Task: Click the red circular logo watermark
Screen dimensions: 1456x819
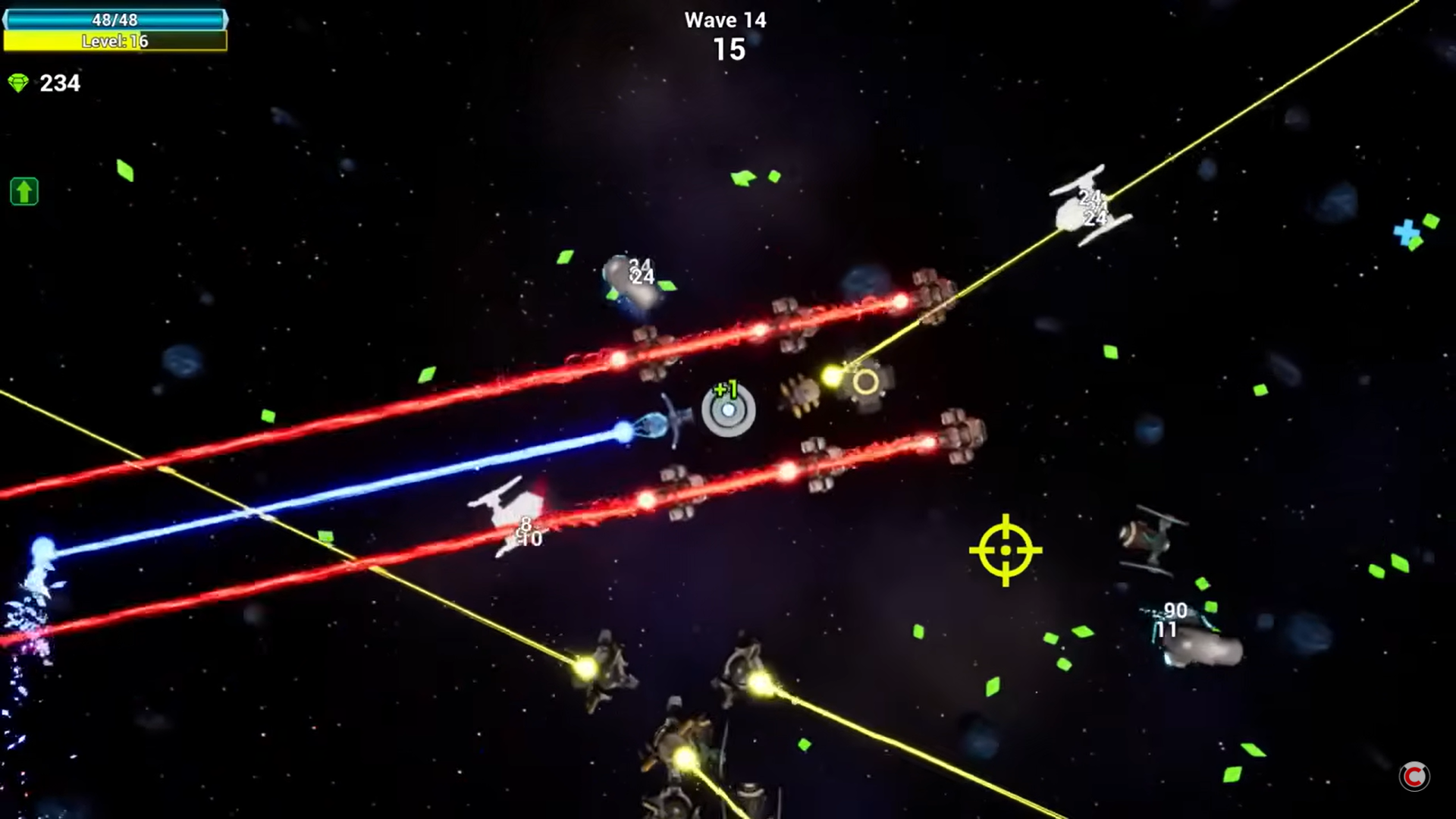Action: [x=1414, y=776]
